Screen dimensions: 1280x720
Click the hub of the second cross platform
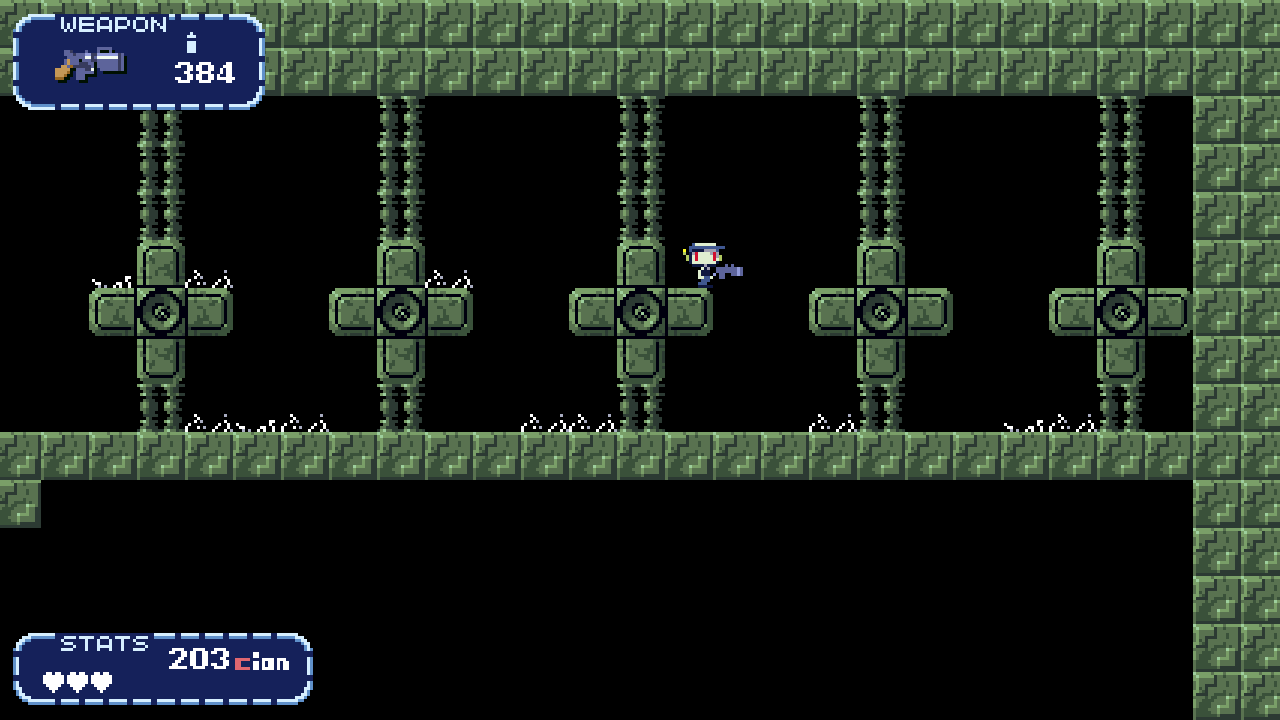pos(401,310)
